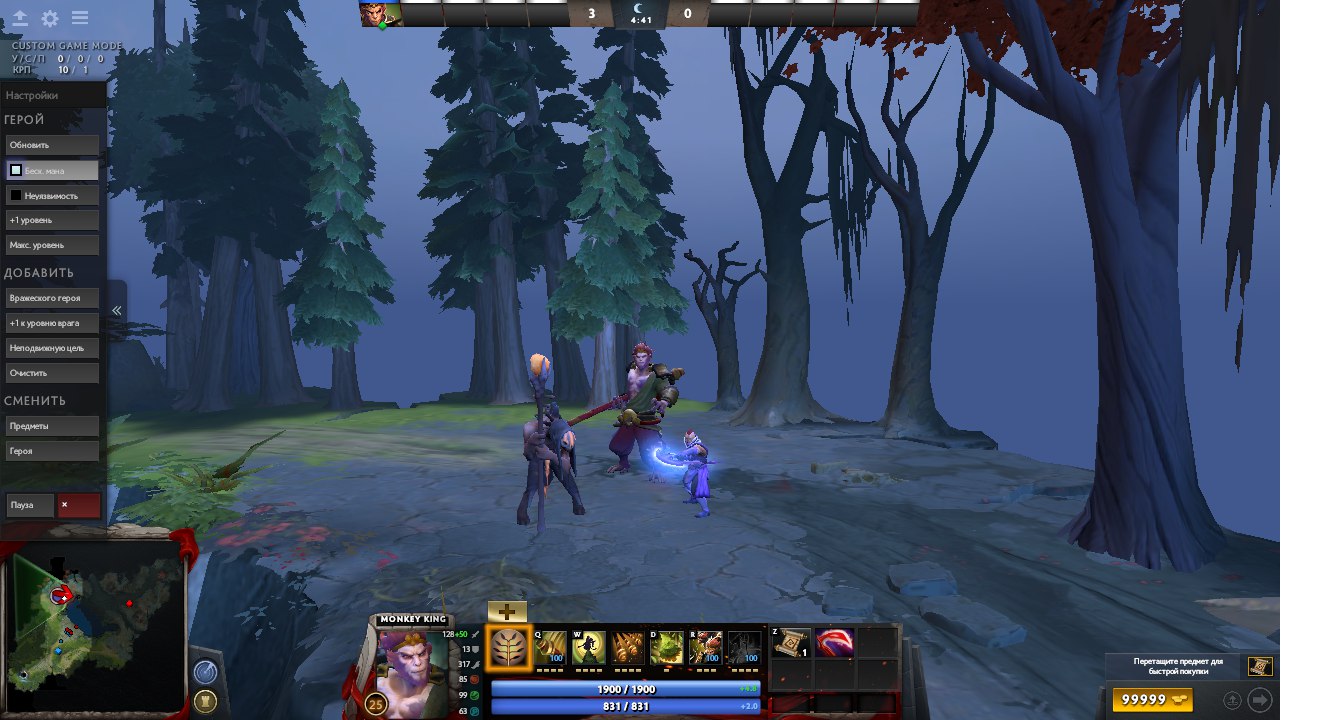This screenshot has width=1333, height=720.
Task: Add a Вражеского героя enemy
Action: tap(52, 299)
